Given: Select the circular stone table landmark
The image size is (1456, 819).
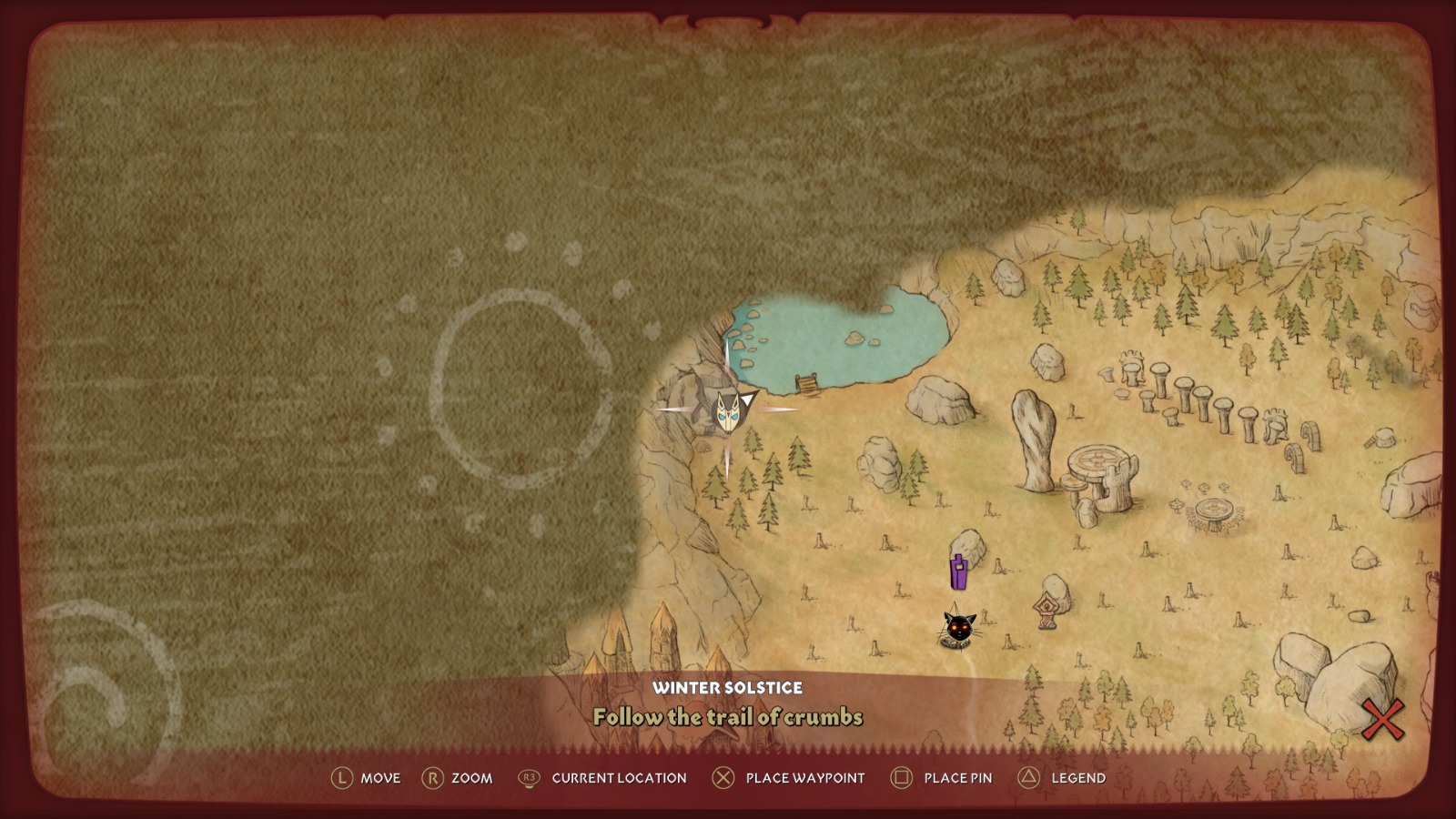Looking at the screenshot, I should click(x=1097, y=459).
